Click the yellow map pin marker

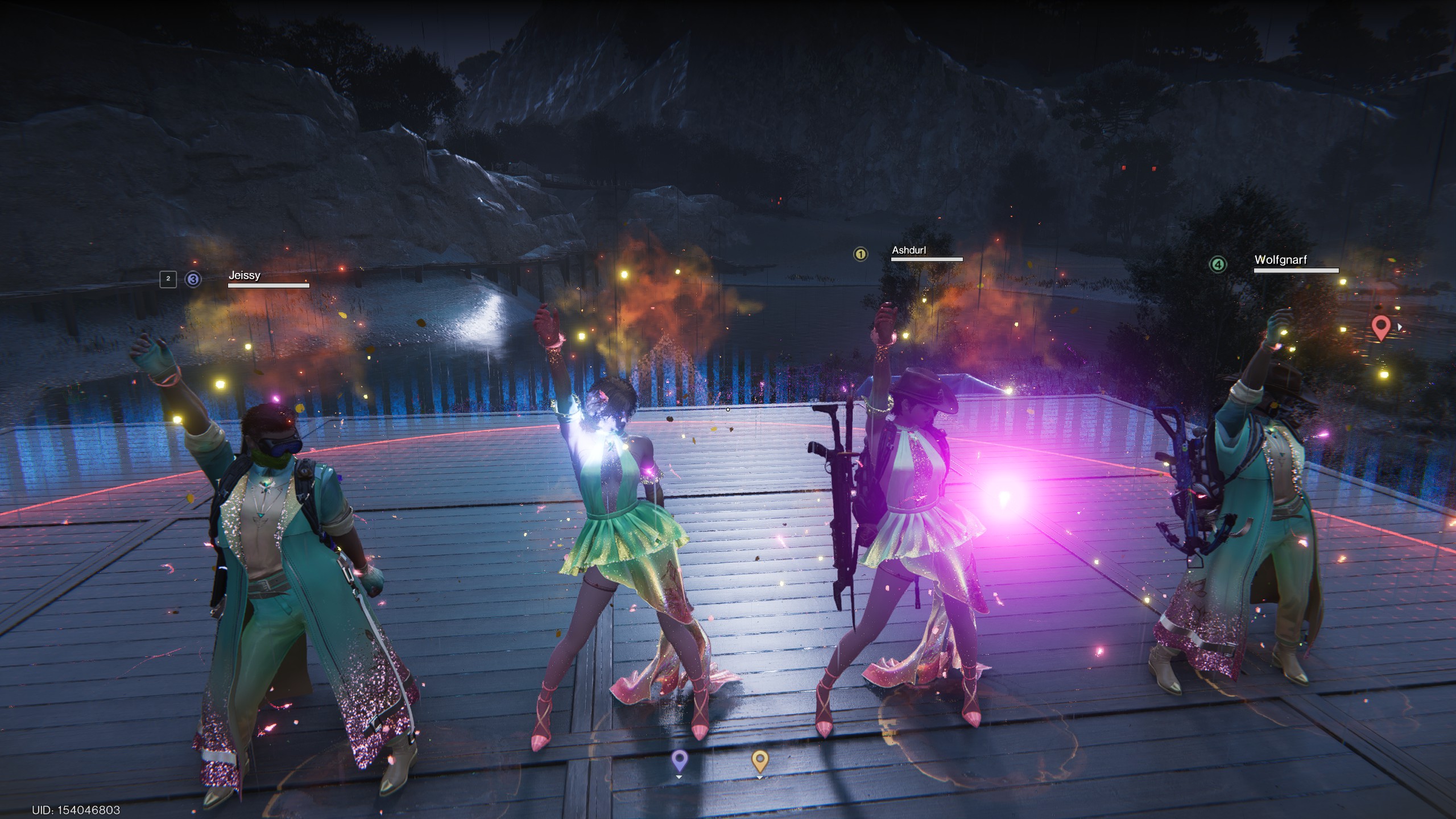tap(760, 759)
